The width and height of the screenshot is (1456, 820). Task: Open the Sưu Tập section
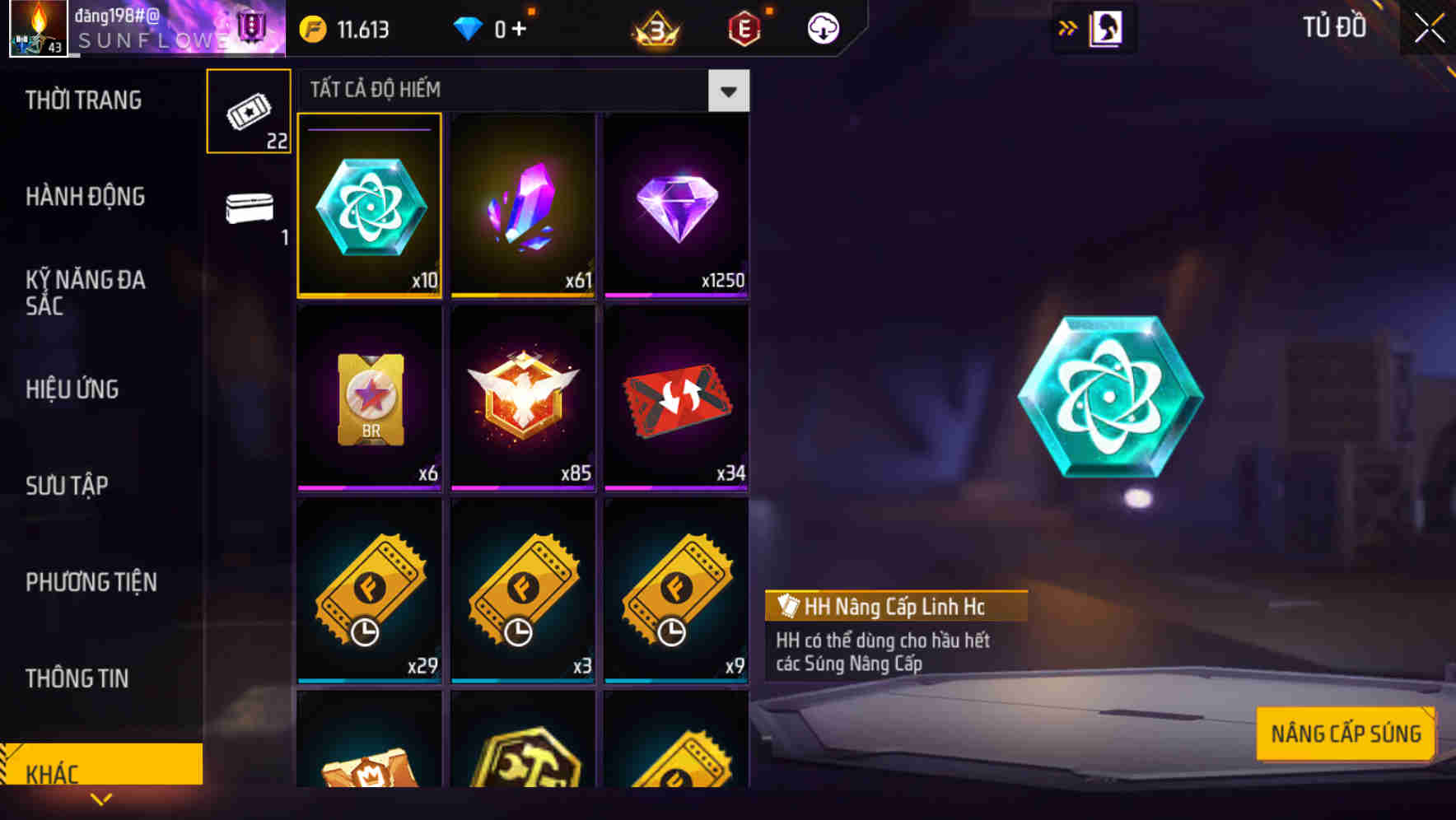68,486
